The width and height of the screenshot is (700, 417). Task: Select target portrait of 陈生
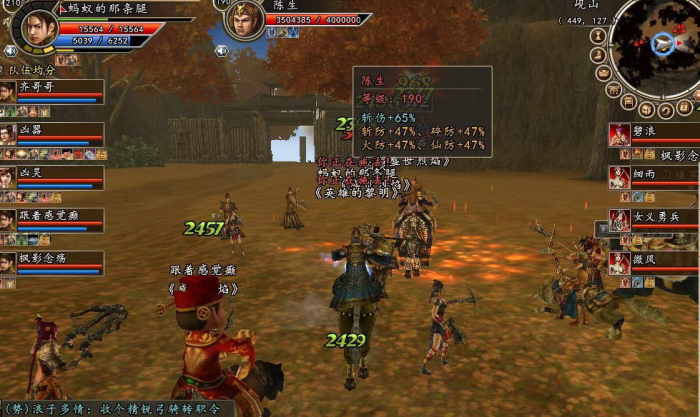[243, 20]
